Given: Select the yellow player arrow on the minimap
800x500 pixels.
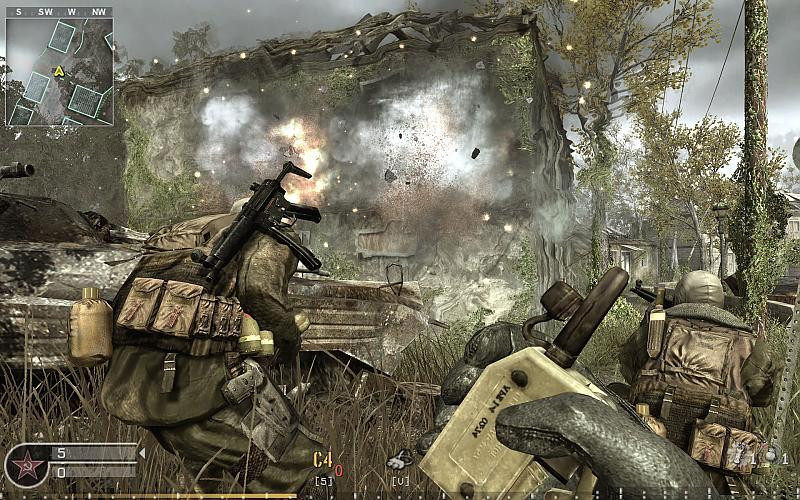Looking at the screenshot, I should [59, 71].
